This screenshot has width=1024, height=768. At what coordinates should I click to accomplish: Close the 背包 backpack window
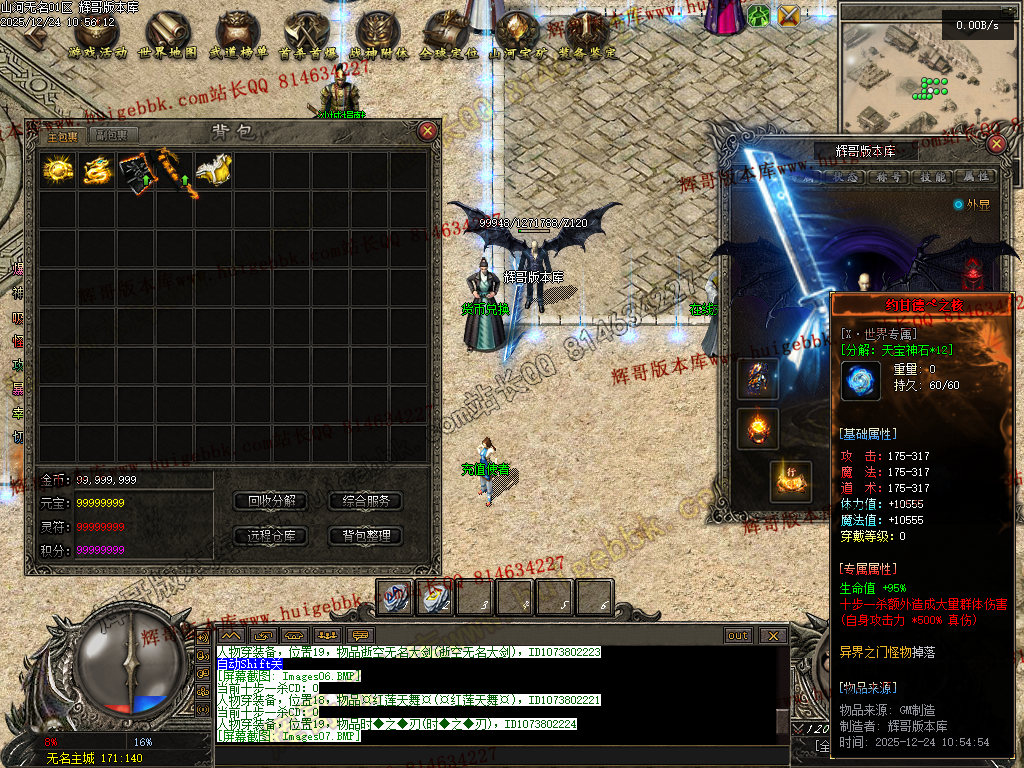[428, 131]
